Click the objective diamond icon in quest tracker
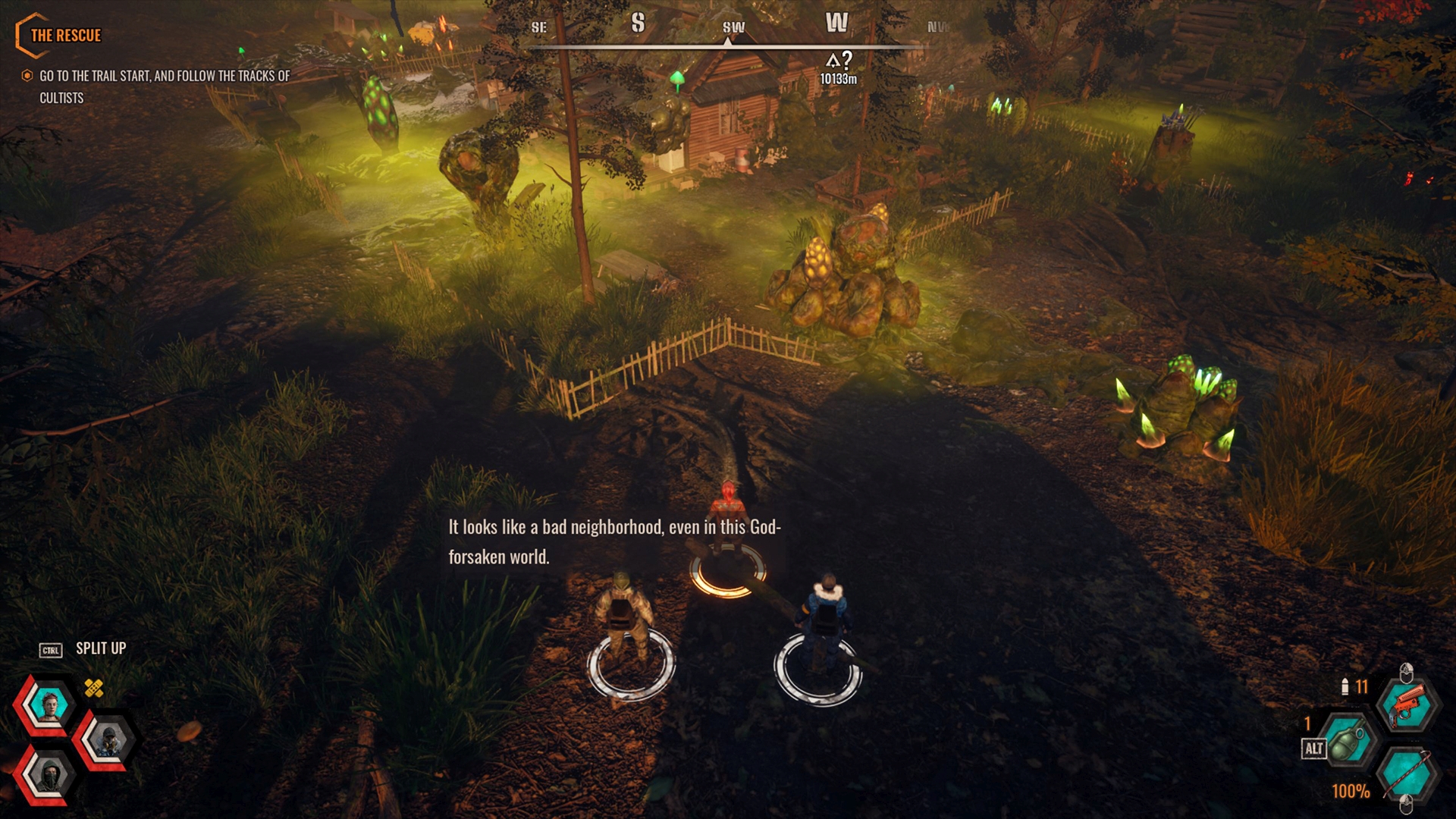The height and width of the screenshot is (819, 1456). click(27, 76)
